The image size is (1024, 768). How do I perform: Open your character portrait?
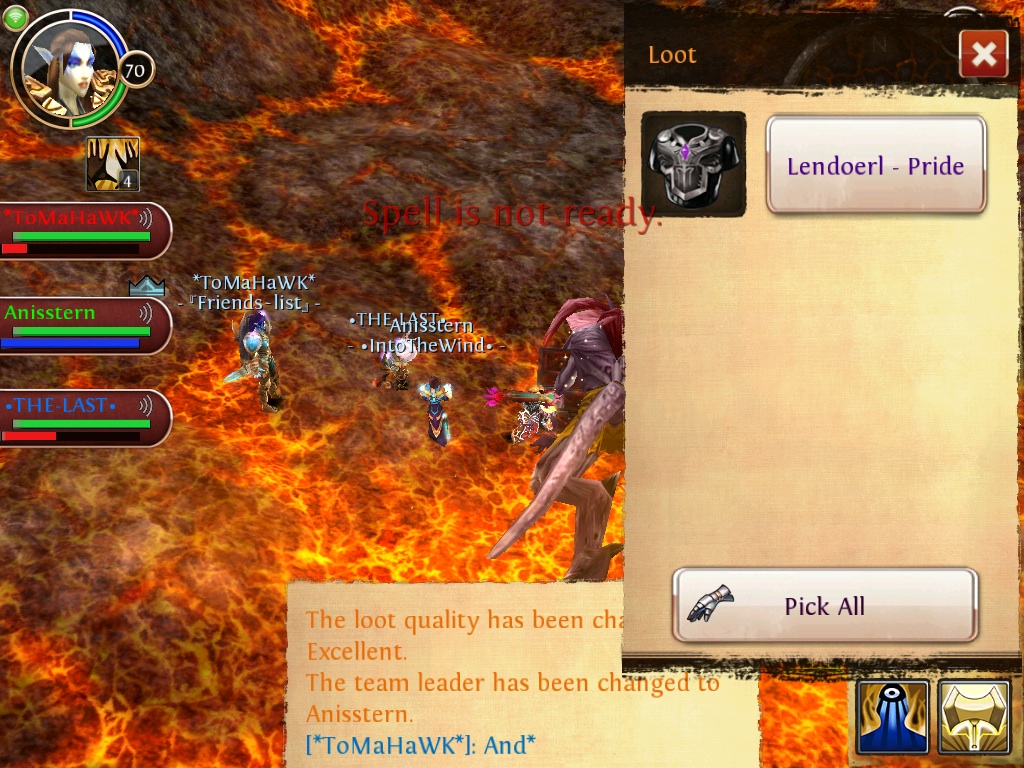[70, 68]
